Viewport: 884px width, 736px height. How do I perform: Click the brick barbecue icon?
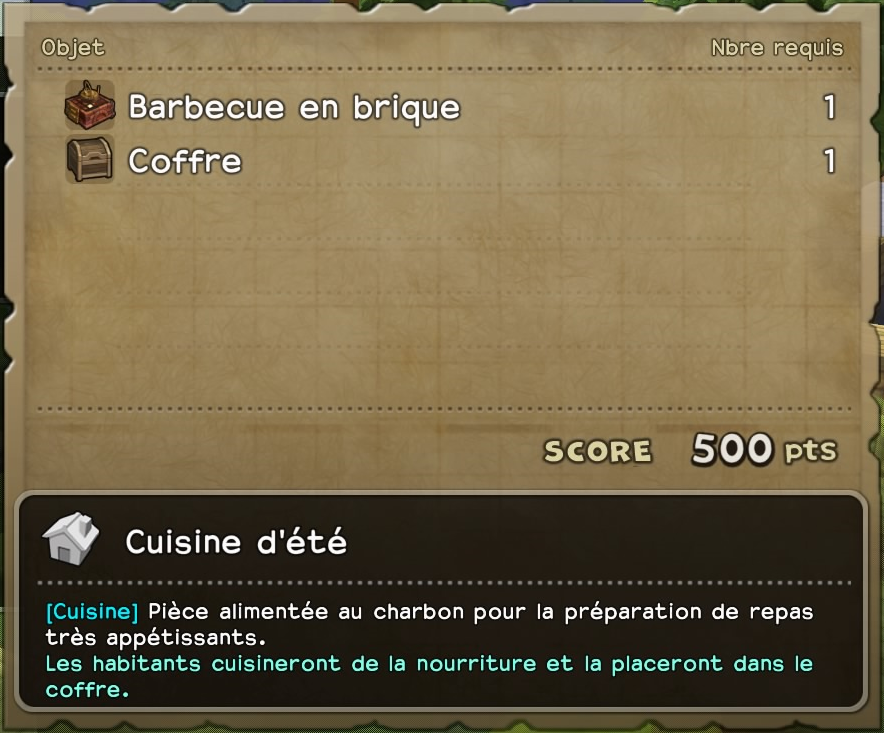[90, 105]
